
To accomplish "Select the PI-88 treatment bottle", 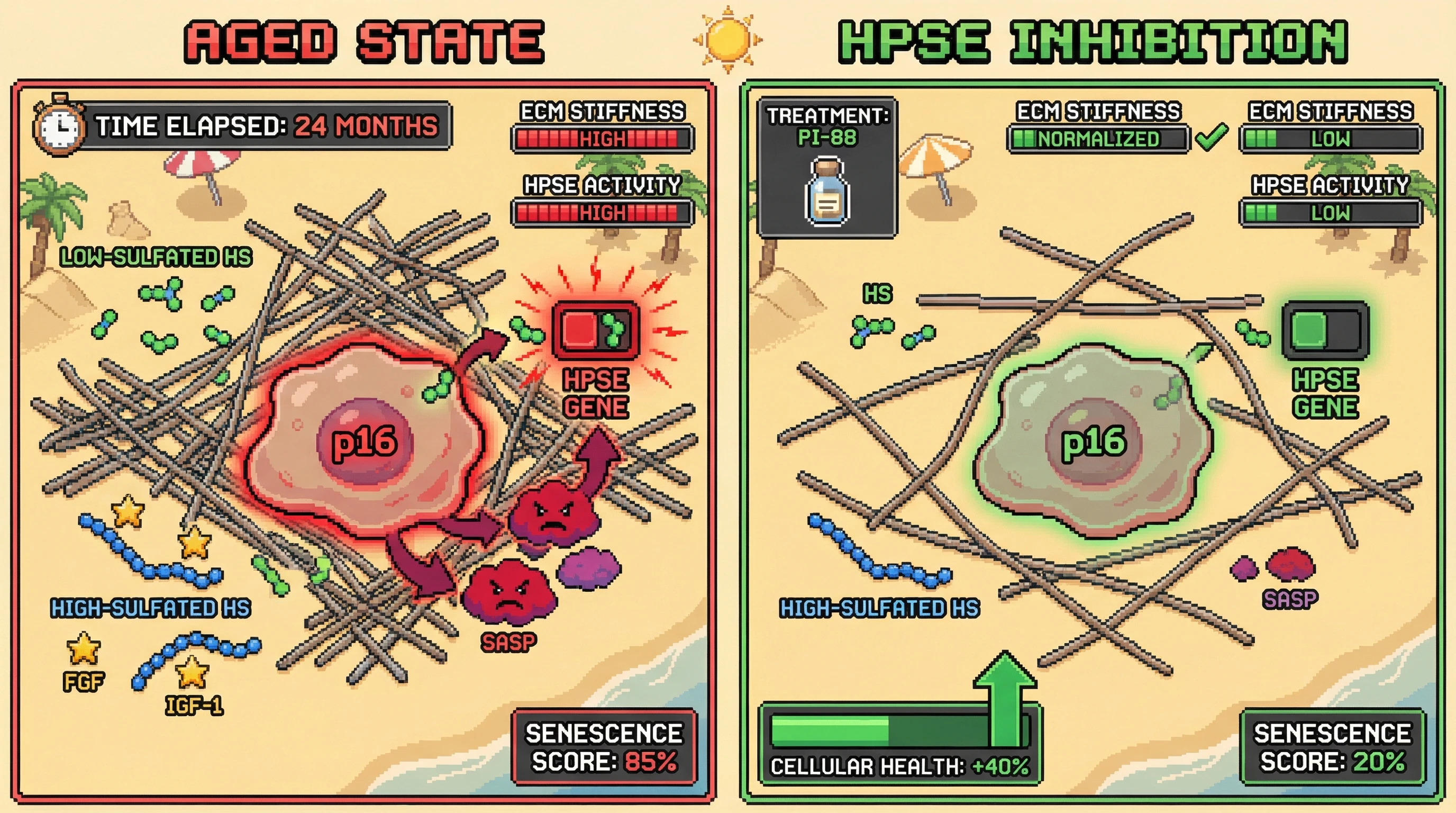I will tap(827, 192).
